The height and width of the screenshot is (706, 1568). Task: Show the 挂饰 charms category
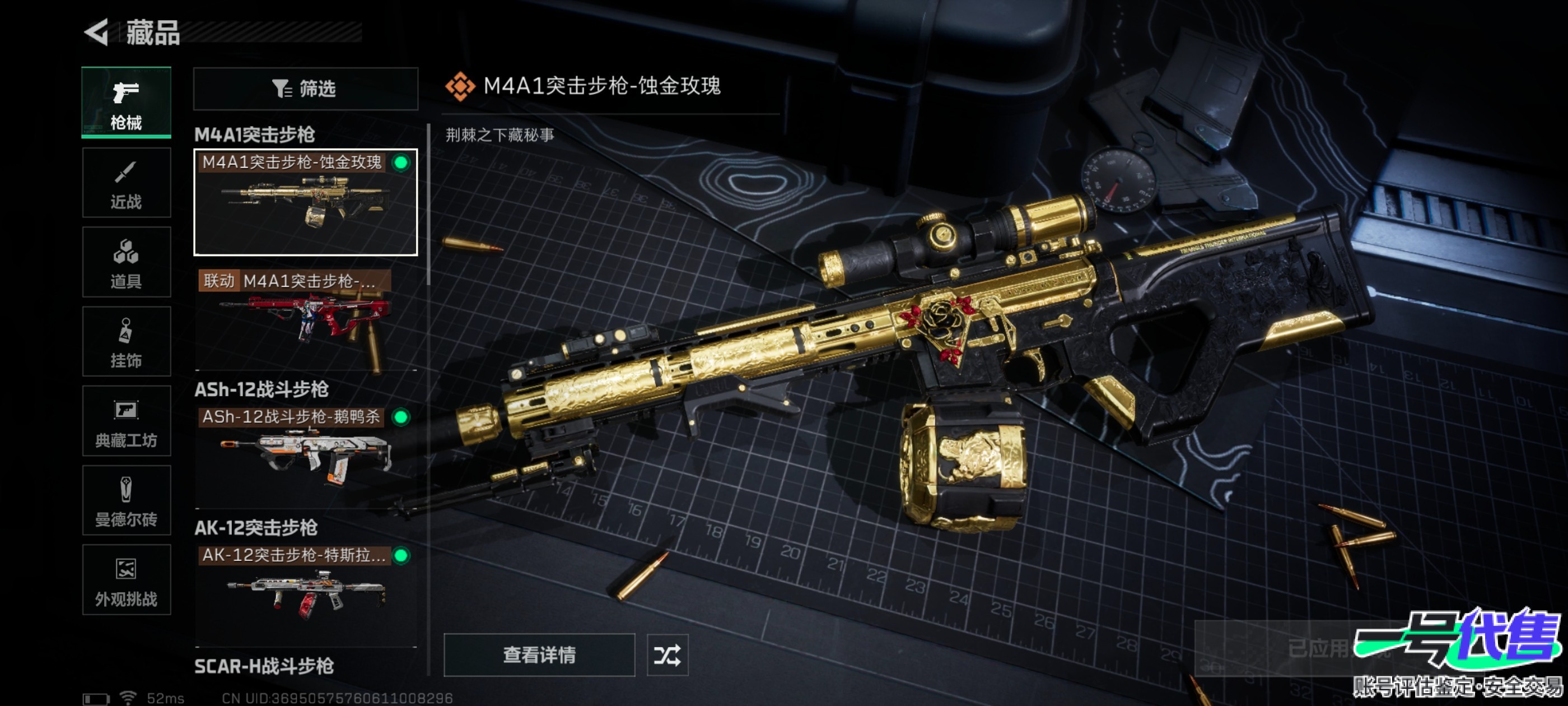coord(126,342)
